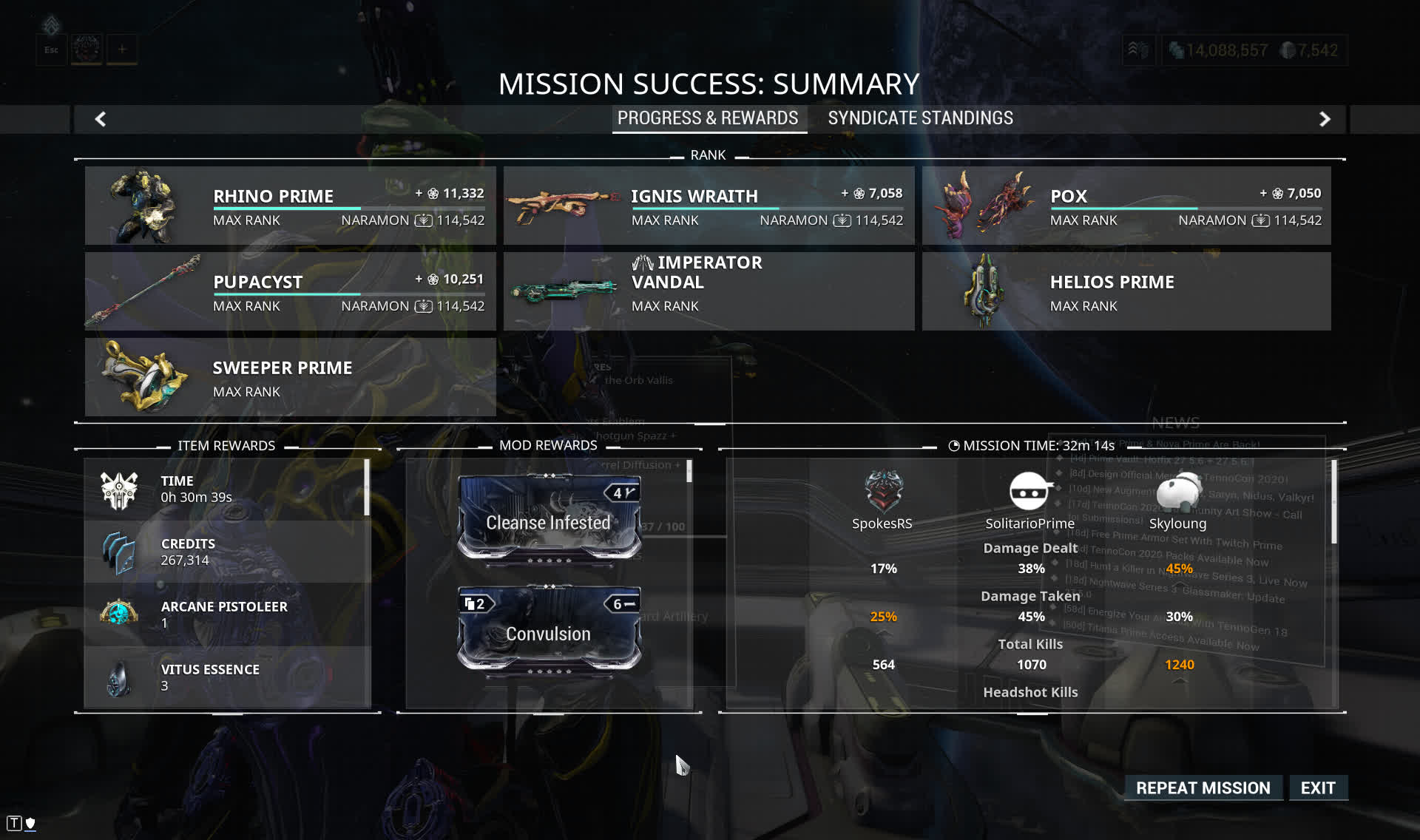Click the Repeat Mission button
The width and height of the screenshot is (1420, 840).
(x=1203, y=787)
